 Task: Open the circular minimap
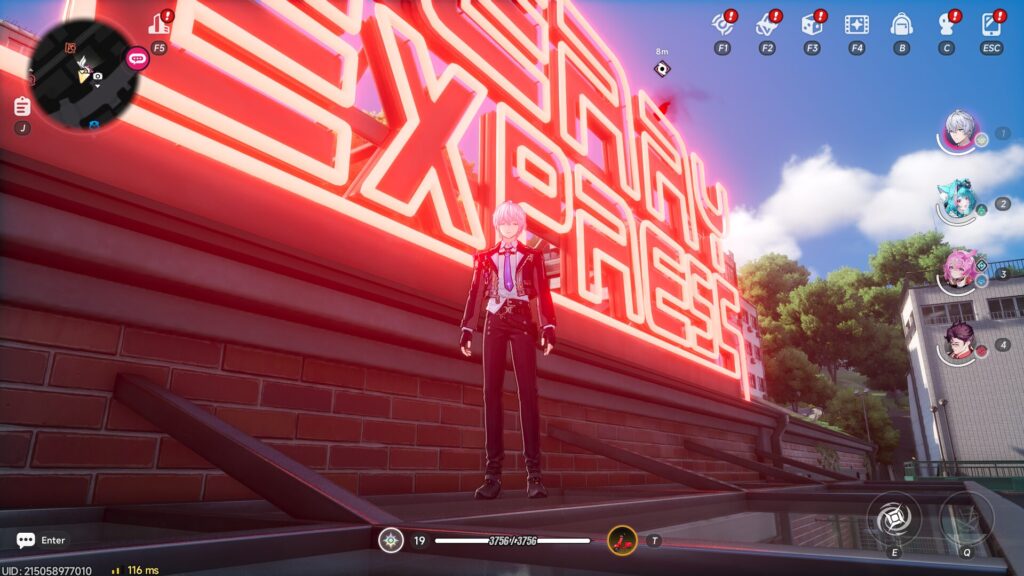82,67
